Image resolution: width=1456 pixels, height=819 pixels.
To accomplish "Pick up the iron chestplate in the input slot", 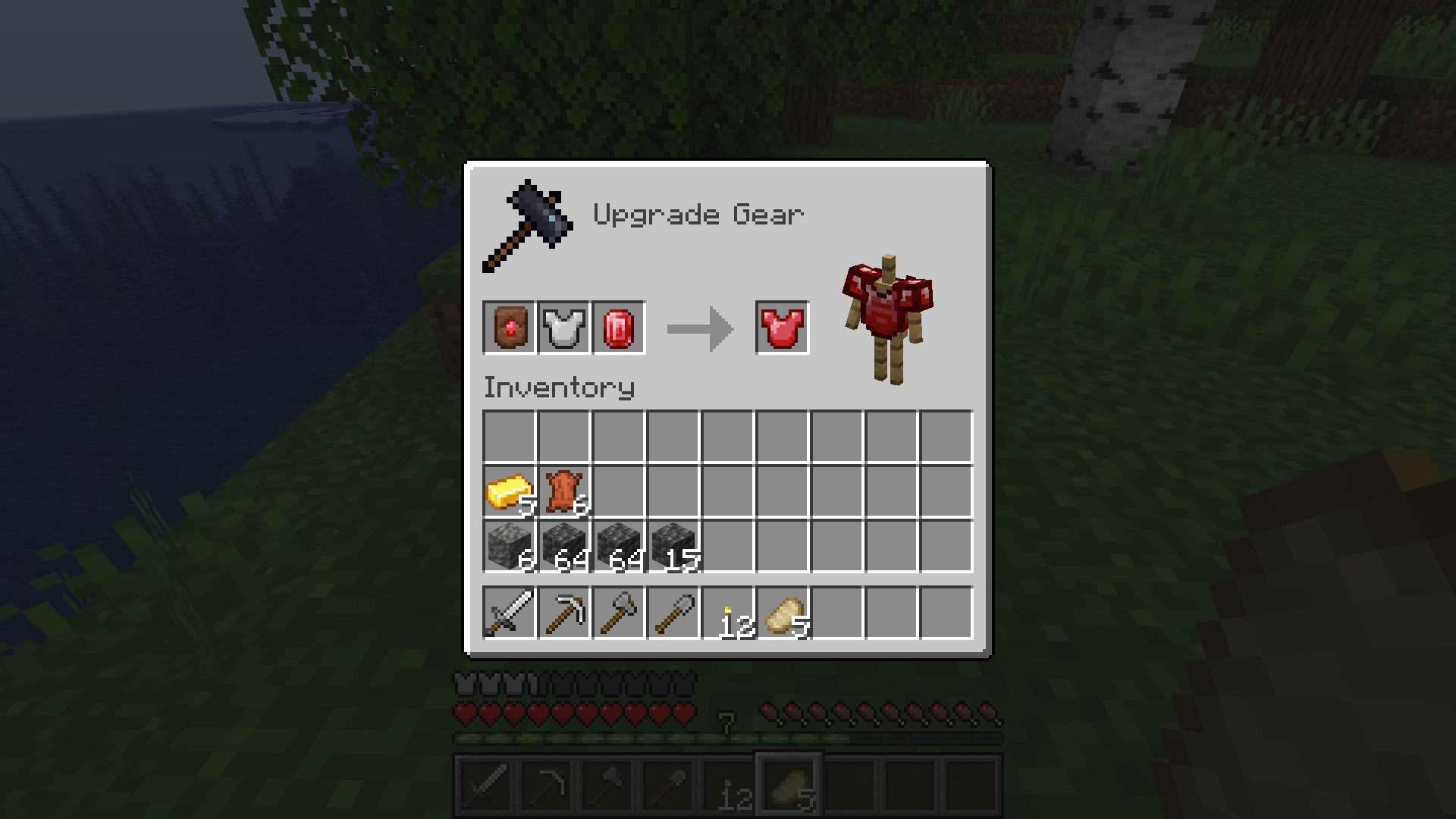I will [564, 327].
